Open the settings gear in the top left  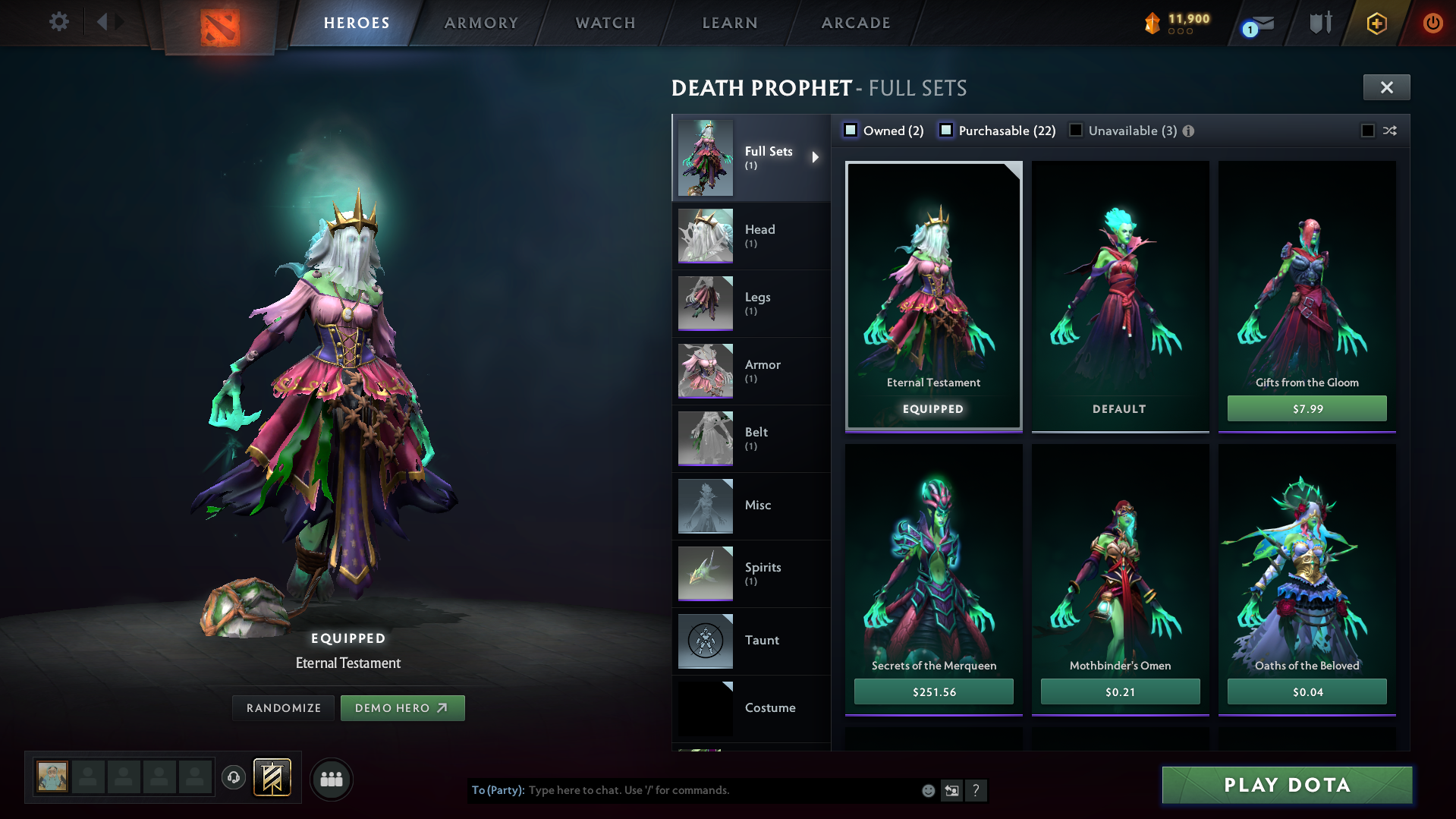pyautogui.click(x=59, y=22)
